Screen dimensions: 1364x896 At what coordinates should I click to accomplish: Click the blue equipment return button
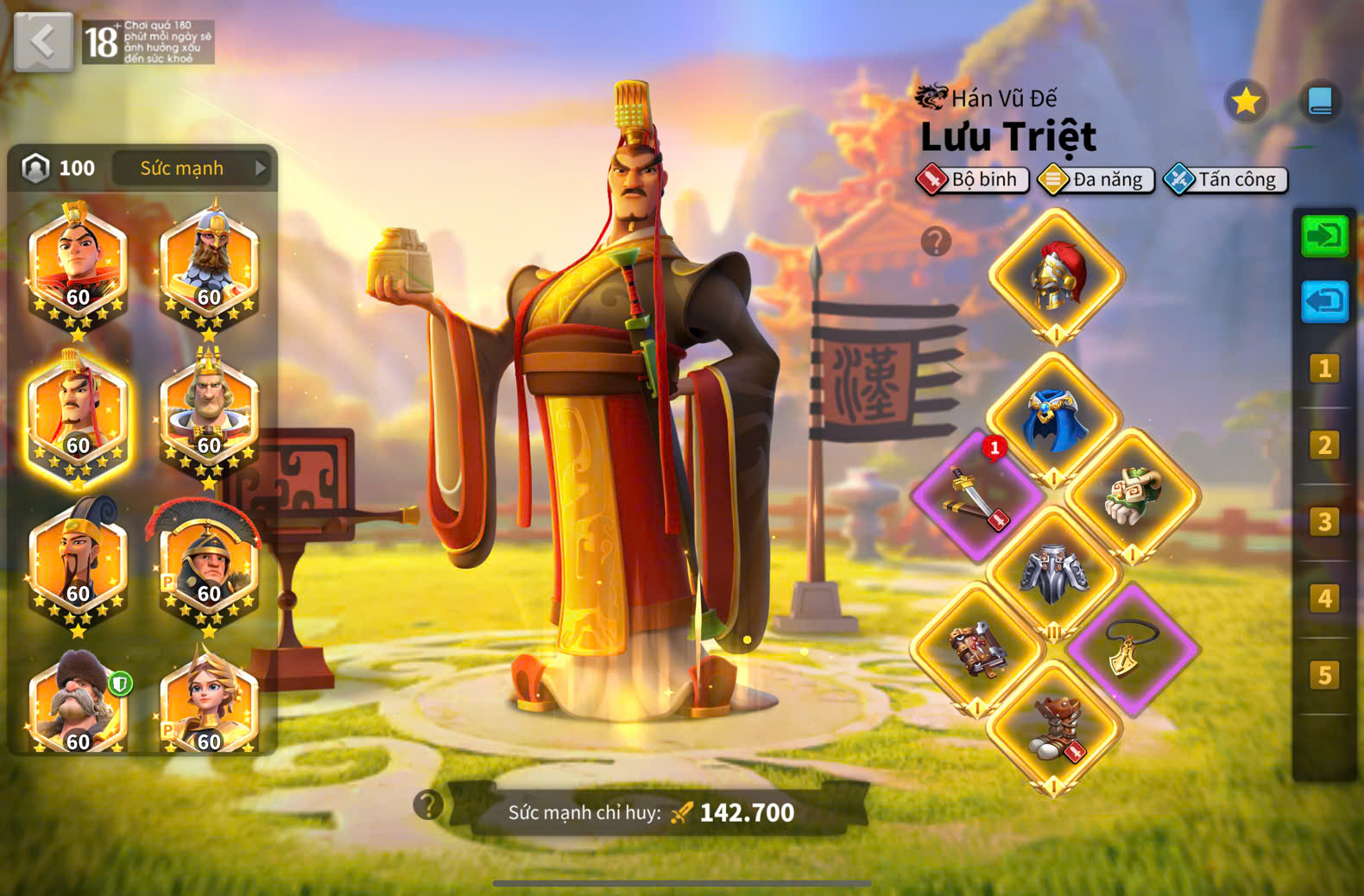coord(1324,302)
